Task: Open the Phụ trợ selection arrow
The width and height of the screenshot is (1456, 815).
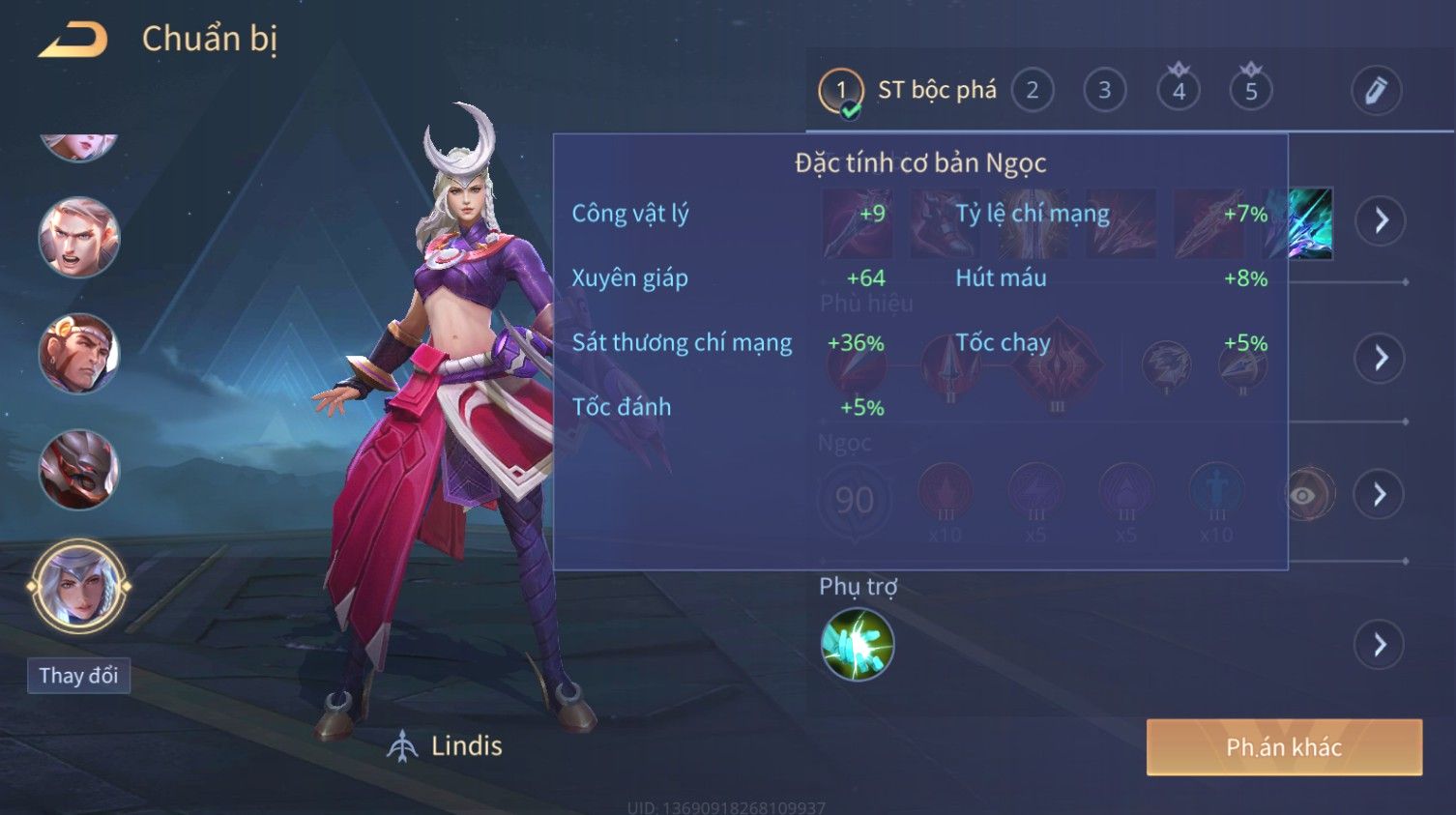Action: coord(1380,645)
